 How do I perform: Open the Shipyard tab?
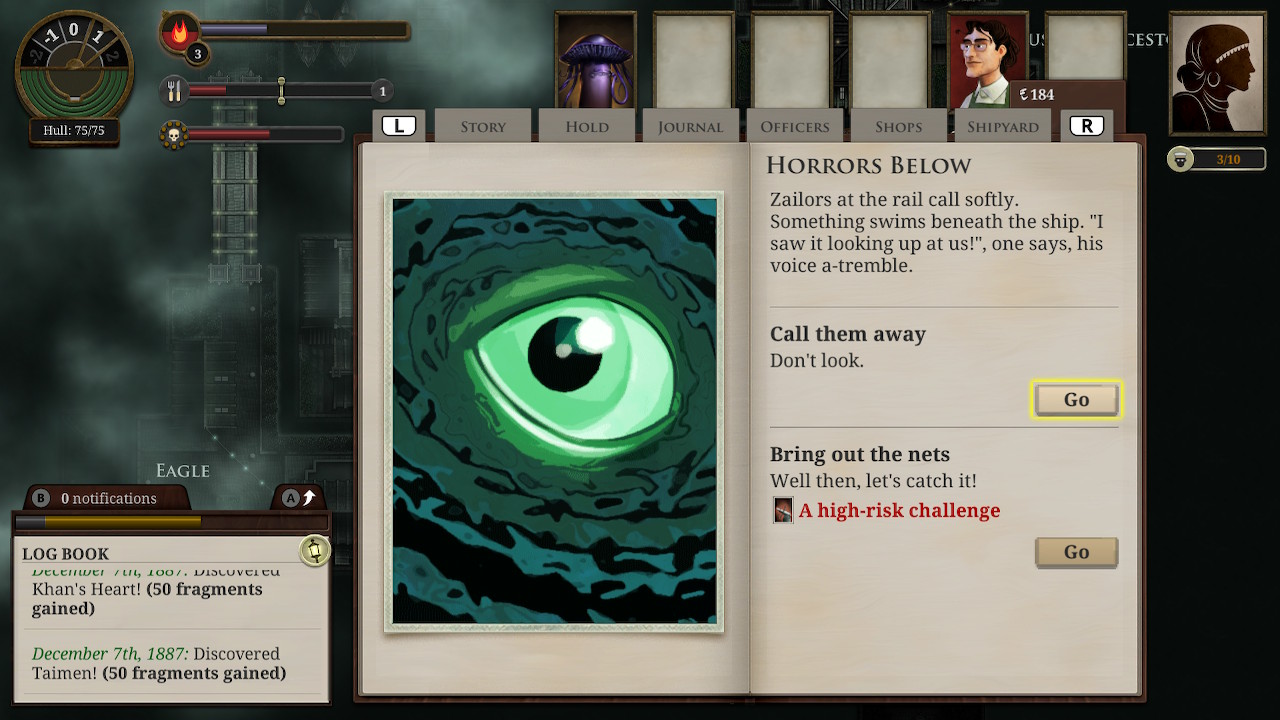tap(1003, 127)
